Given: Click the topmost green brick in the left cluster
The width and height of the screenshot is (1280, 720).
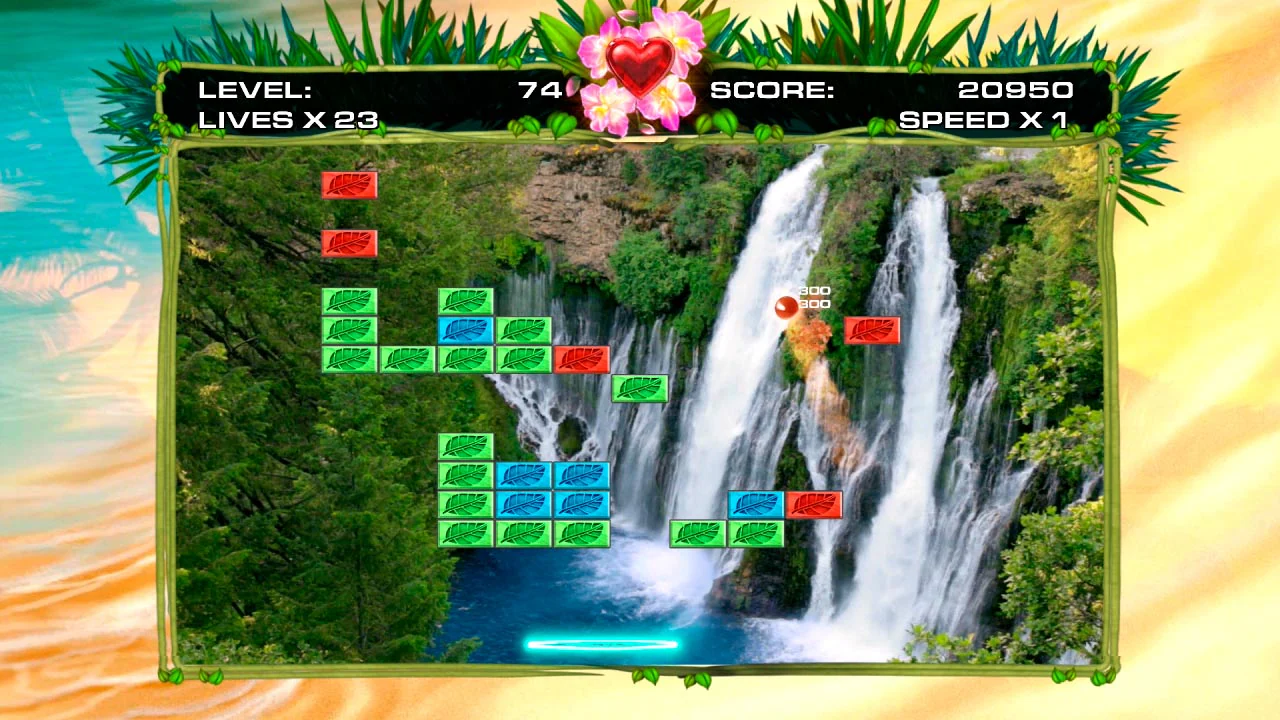Looking at the screenshot, I should (349, 300).
